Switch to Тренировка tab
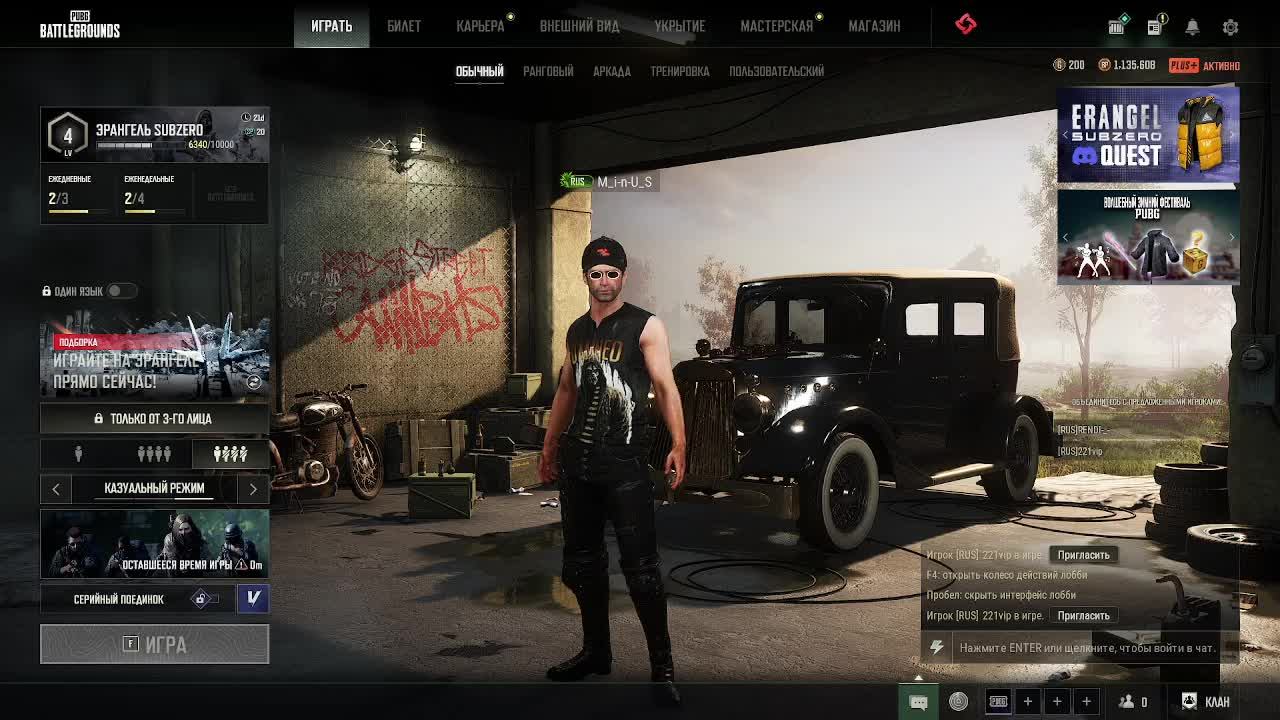 click(x=680, y=71)
